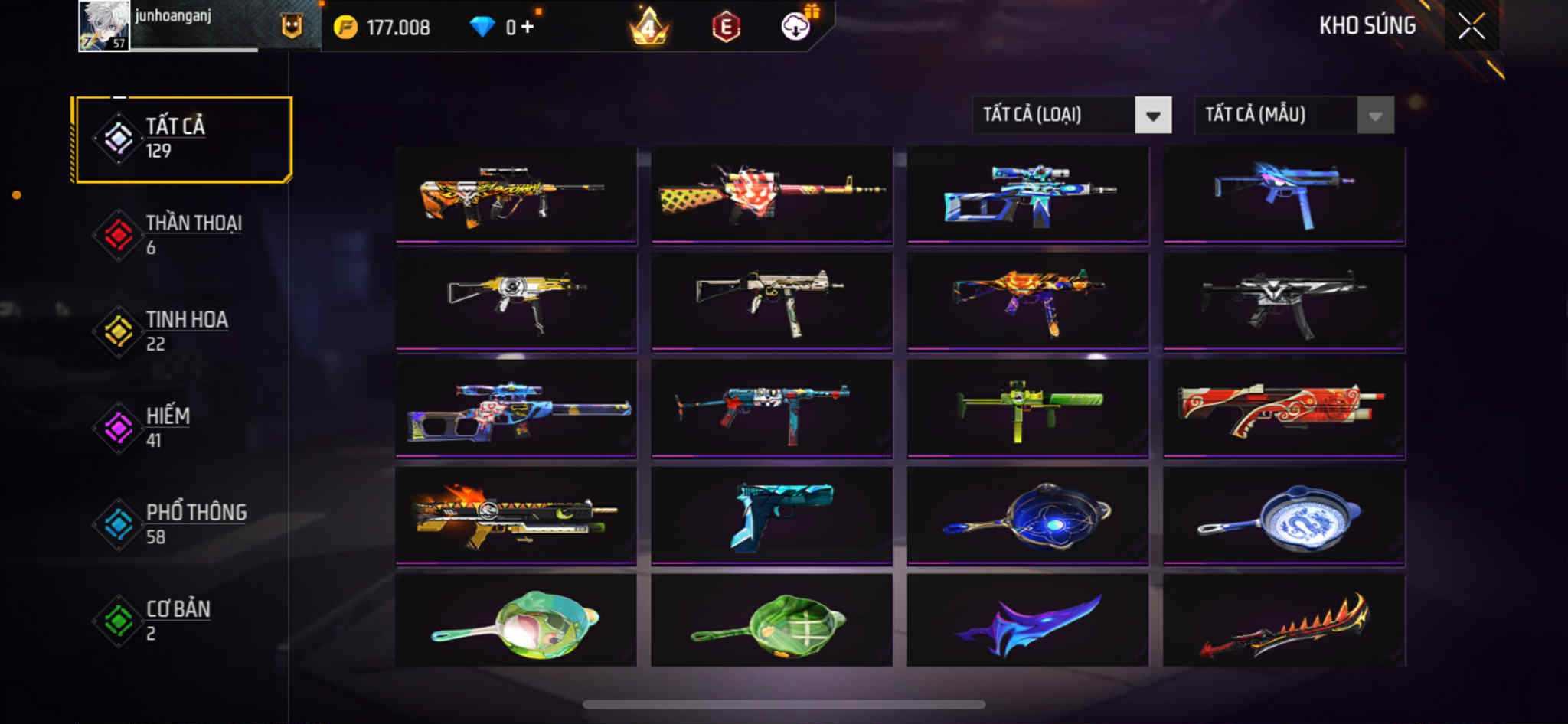1568x724 pixels.
Task: Select the red spiked dragon blade skin
Action: click(1284, 621)
